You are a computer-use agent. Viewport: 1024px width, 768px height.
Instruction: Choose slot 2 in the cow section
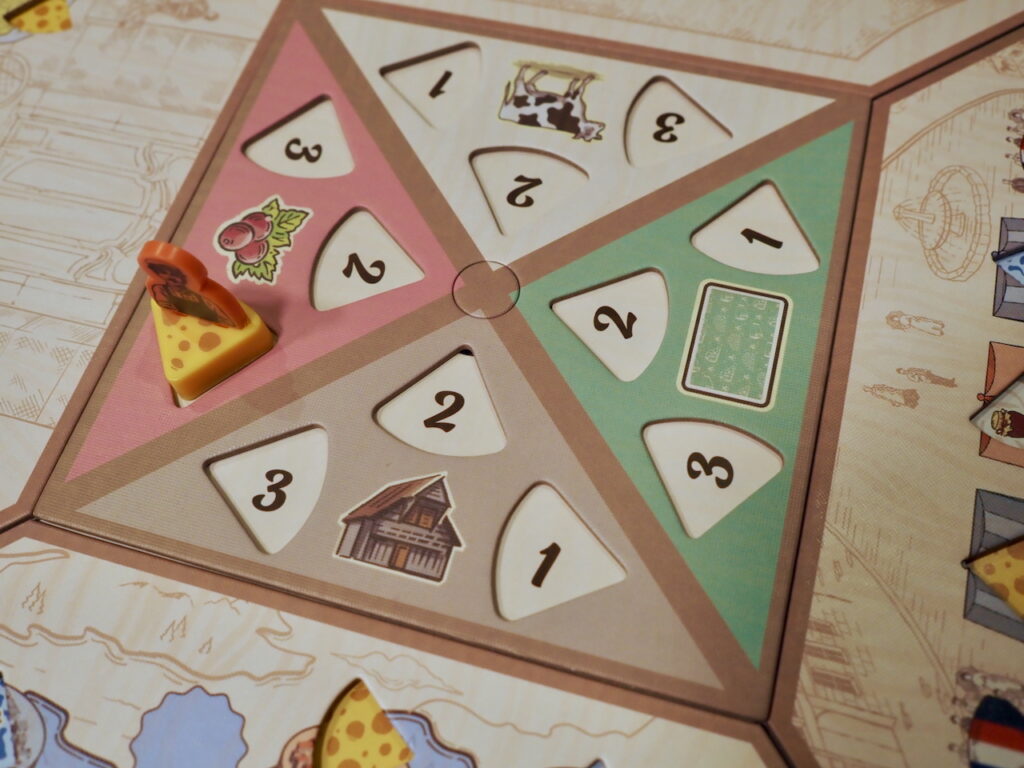point(525,187)
